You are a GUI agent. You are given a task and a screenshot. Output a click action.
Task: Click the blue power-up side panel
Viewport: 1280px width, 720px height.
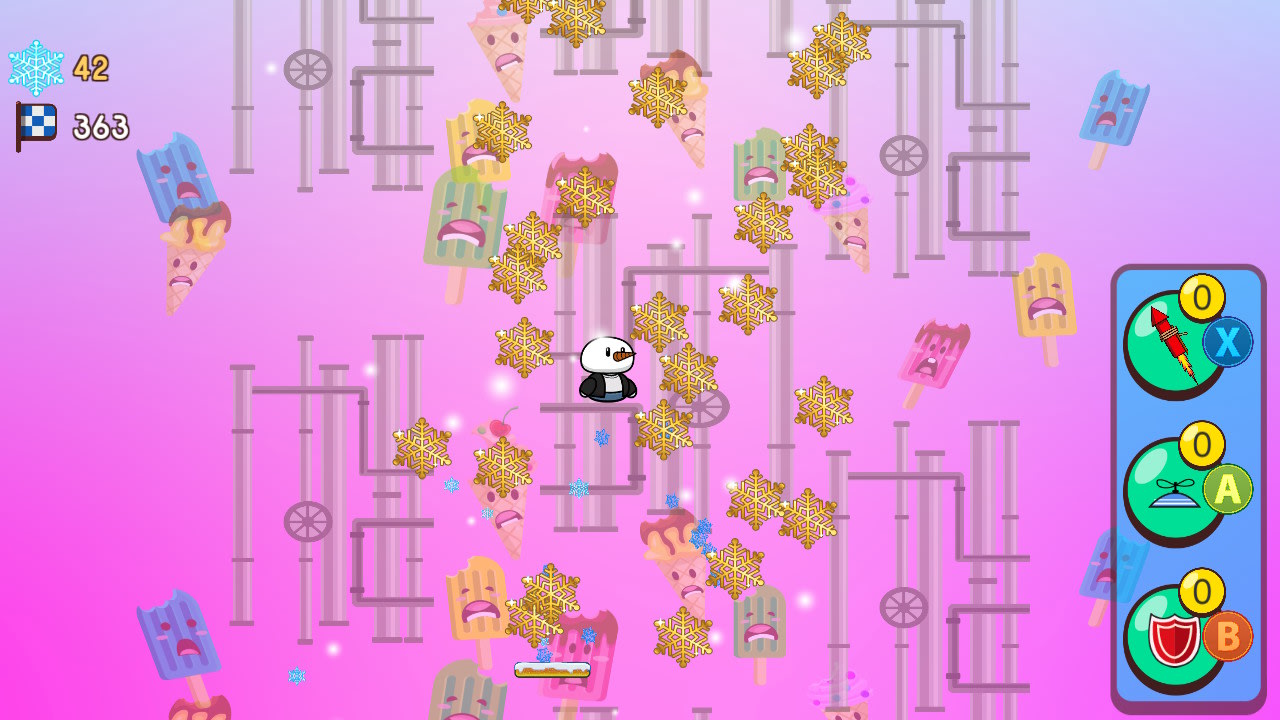click(1188, 480)
